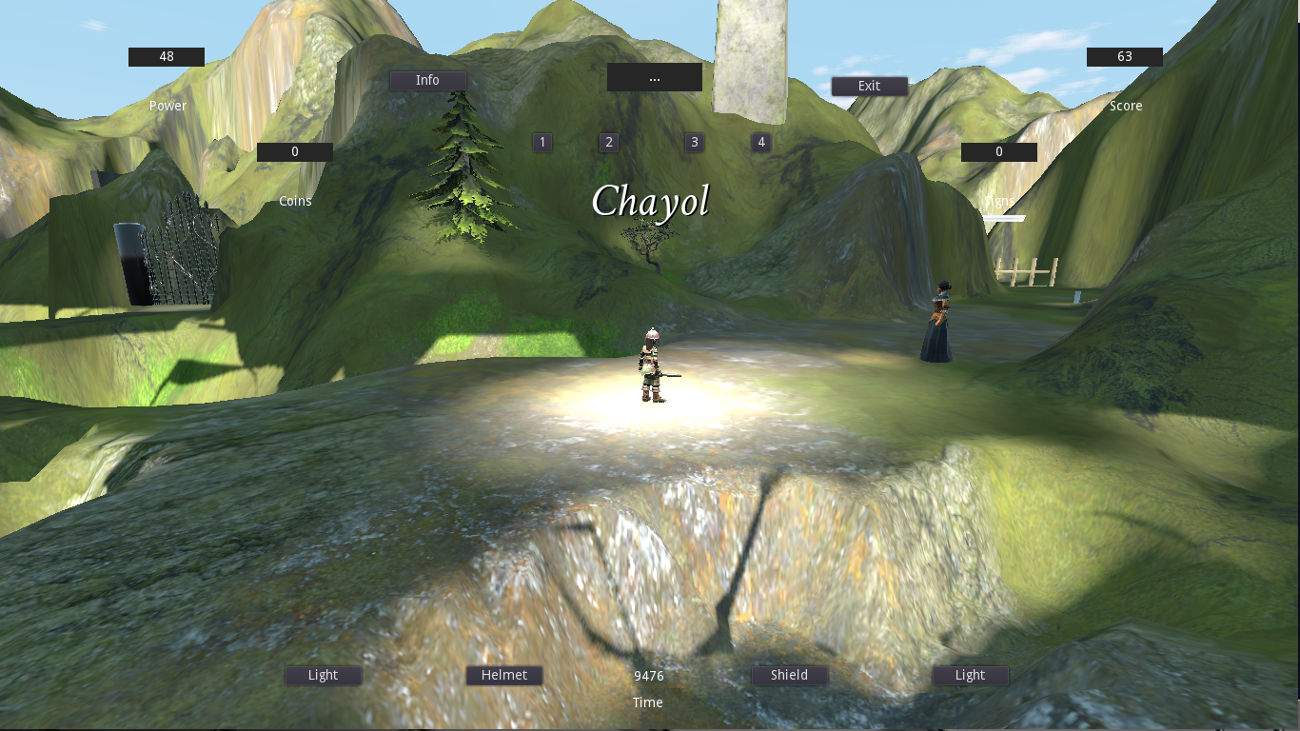
Task: Click the left Light slot
Action: pos(322,675)
